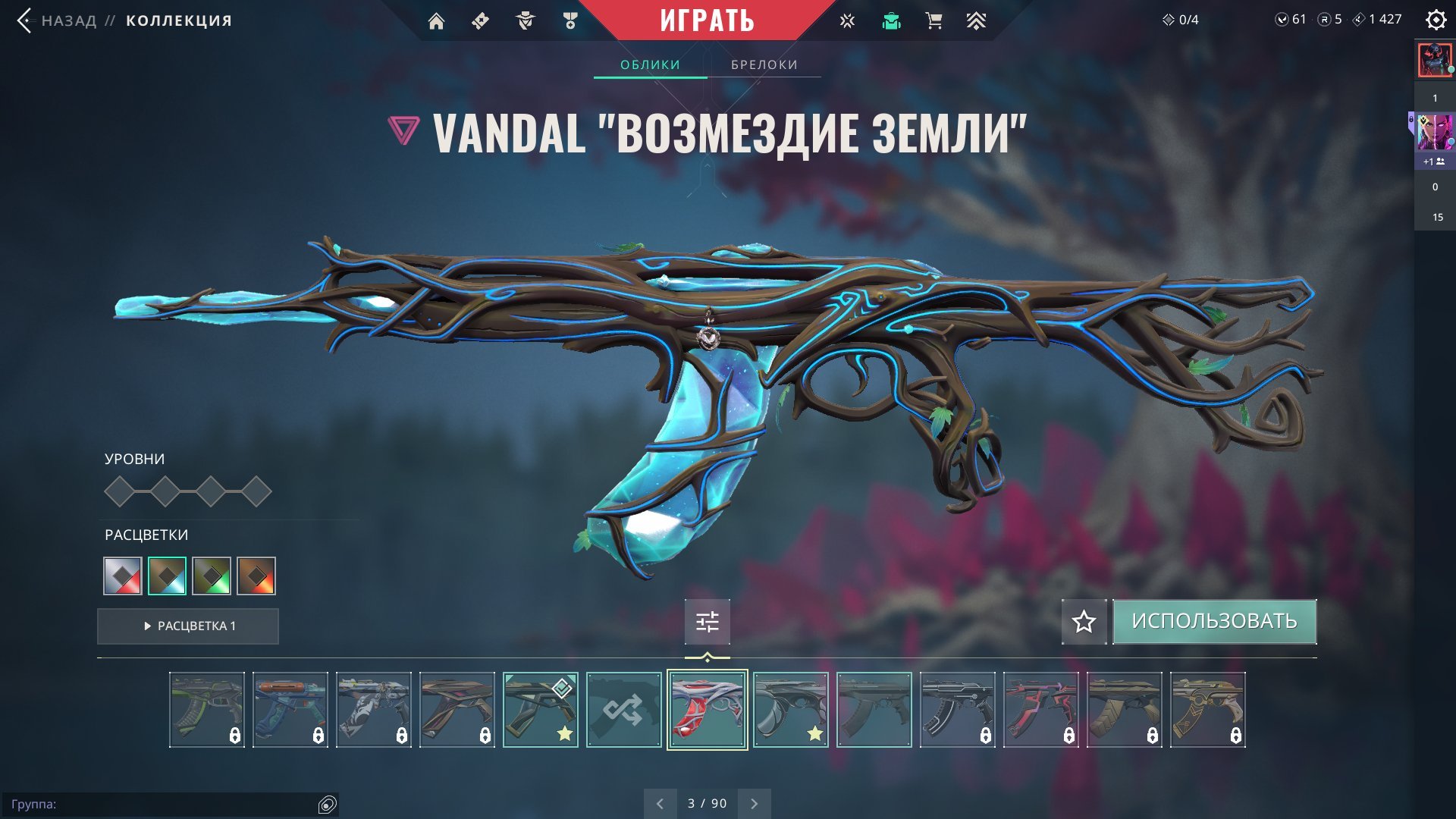Select the red-white Vandal skin thumbnail
Image resolution: width=1456 pixels, height=819 pixels.
pos(707,710)
